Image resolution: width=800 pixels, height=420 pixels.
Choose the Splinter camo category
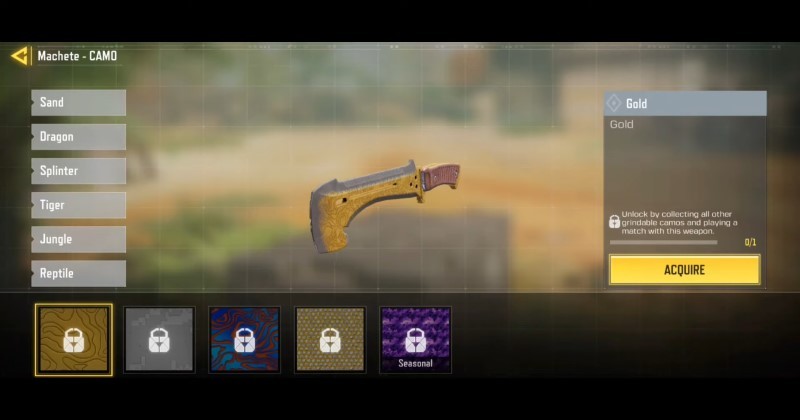pos(78,171)
